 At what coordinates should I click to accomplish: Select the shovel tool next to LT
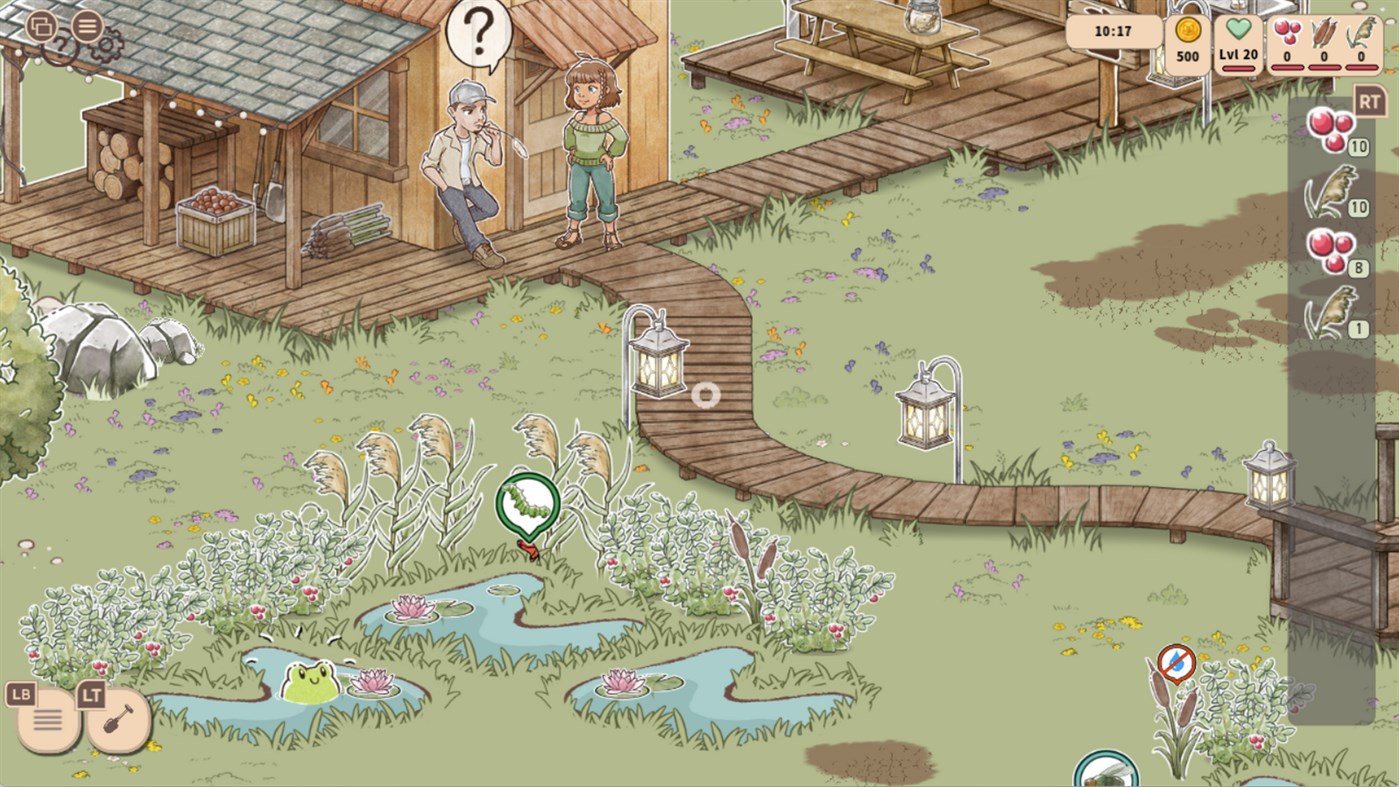tap(118, 716)
